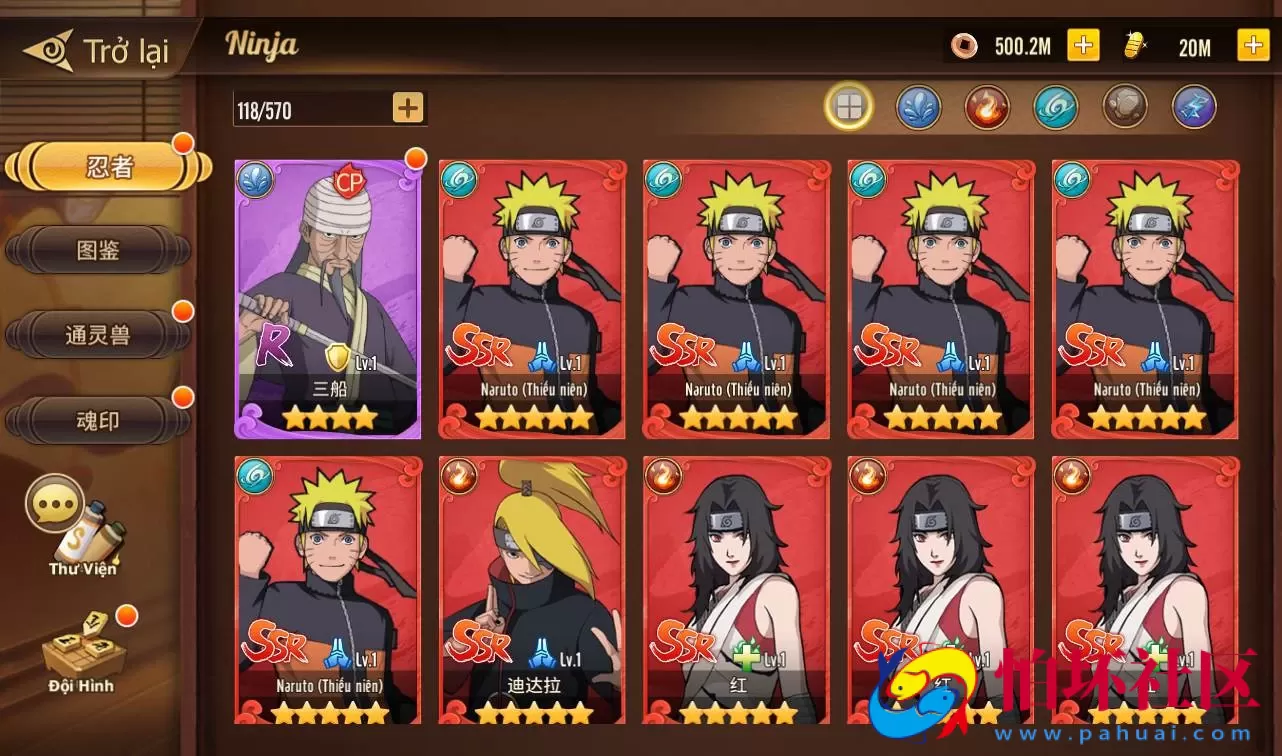
Task: Open the Thư Viện library
Action: click(82, 528)
